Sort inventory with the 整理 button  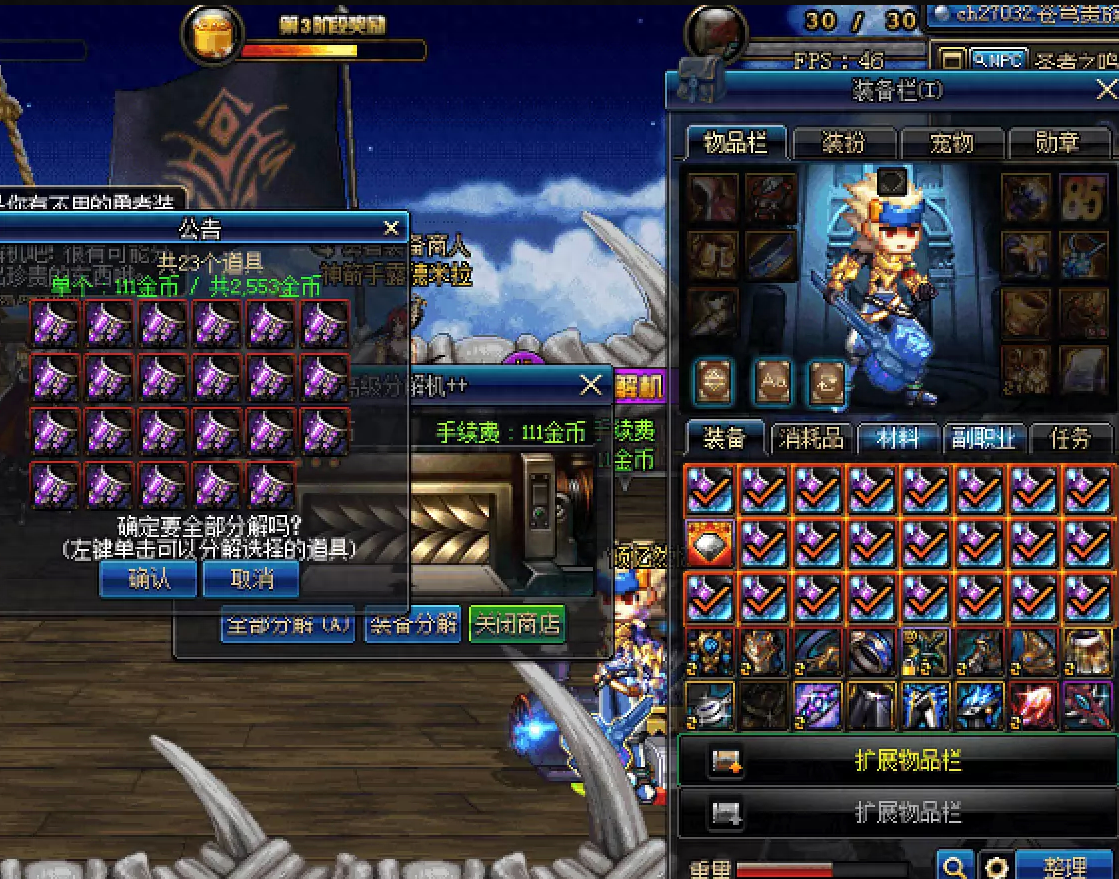click(1063, 866)
